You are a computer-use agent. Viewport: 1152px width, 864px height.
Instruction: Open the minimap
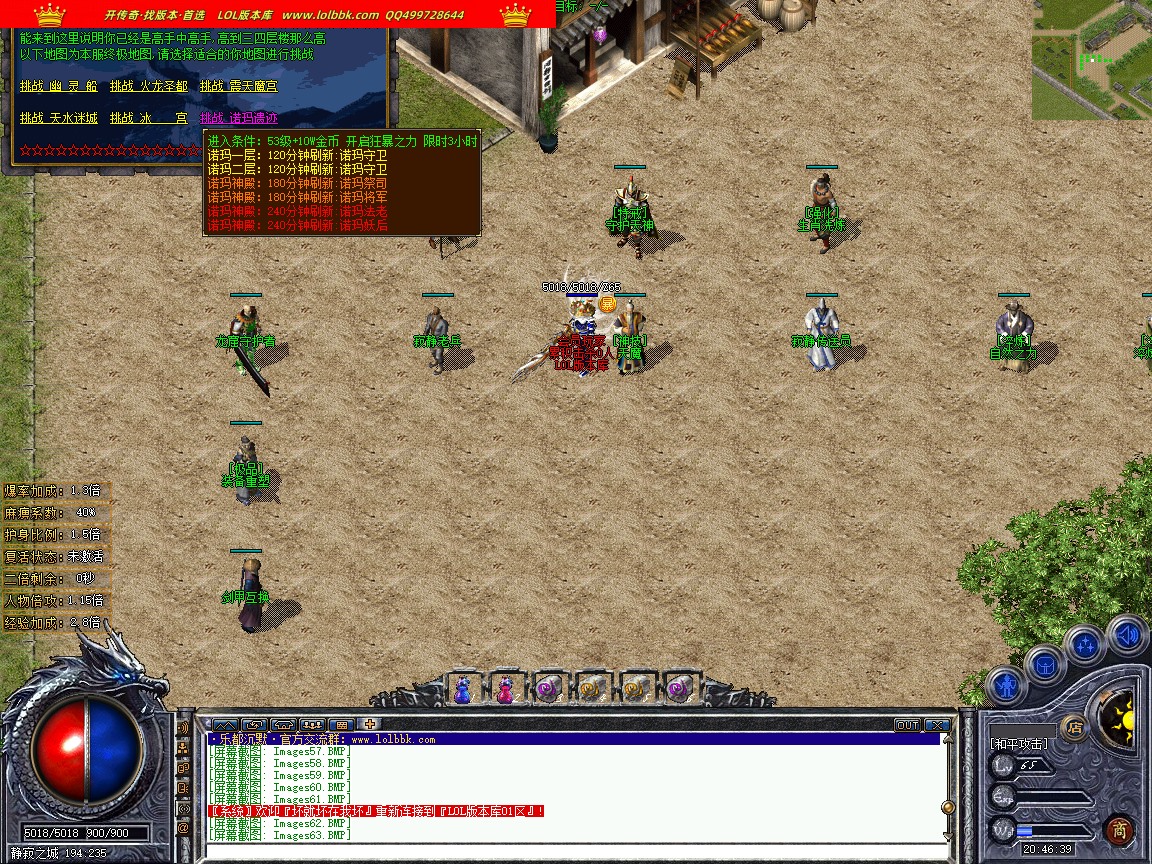1091,60
